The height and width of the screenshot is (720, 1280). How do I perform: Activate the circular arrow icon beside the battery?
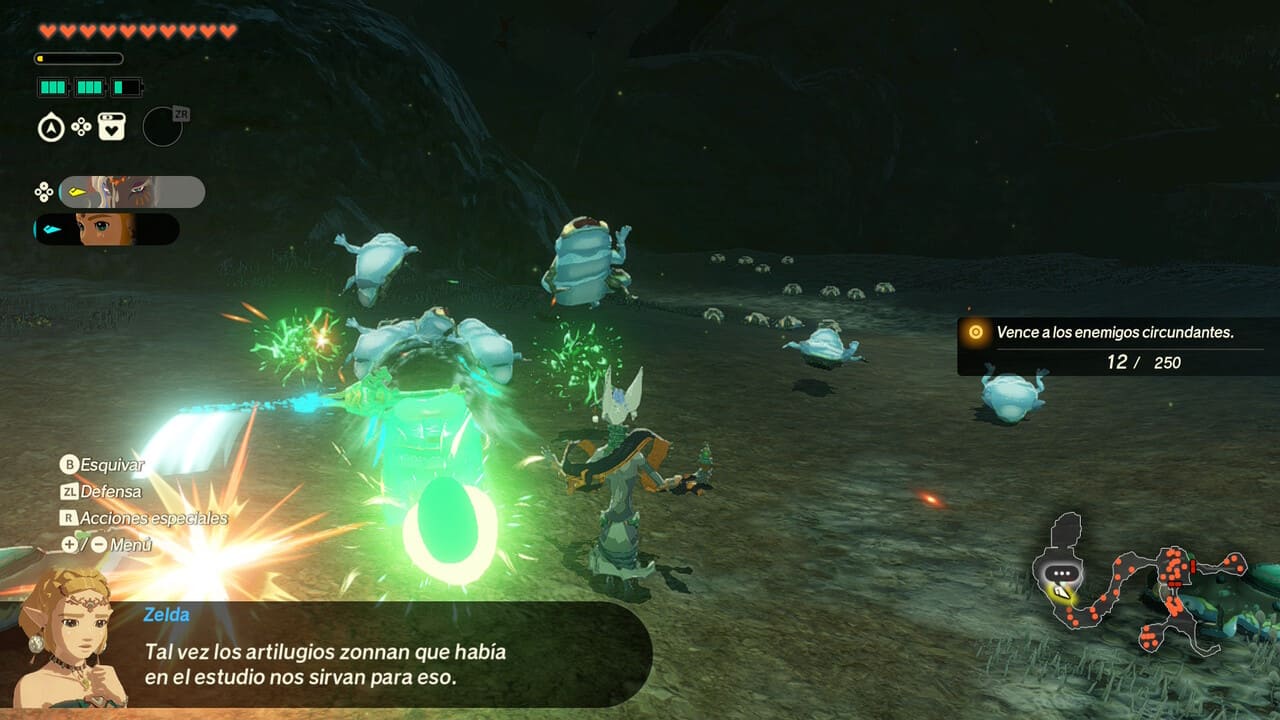51,128
